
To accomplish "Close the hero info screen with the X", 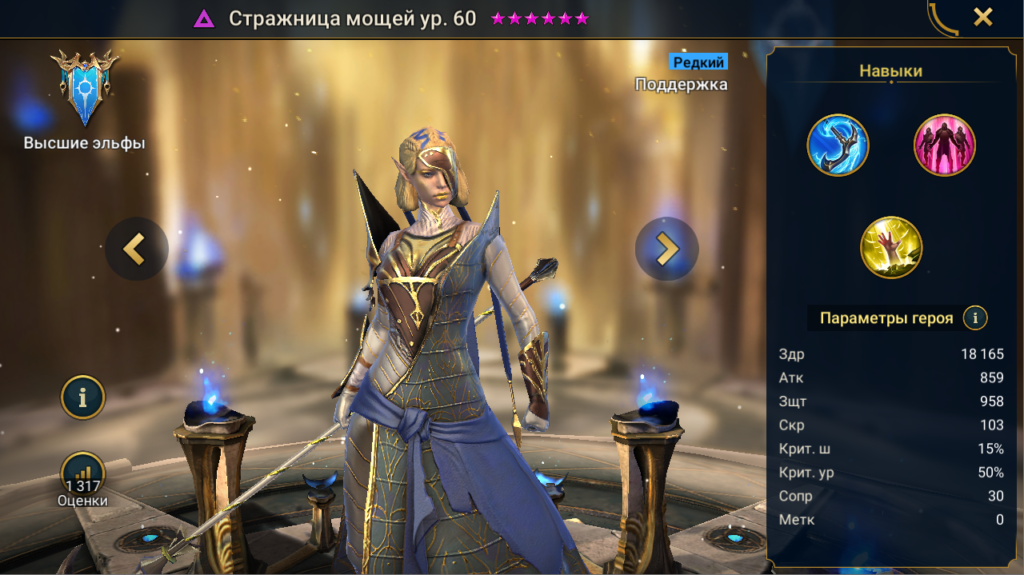I will pyautogui.click(x=983, y=17).
